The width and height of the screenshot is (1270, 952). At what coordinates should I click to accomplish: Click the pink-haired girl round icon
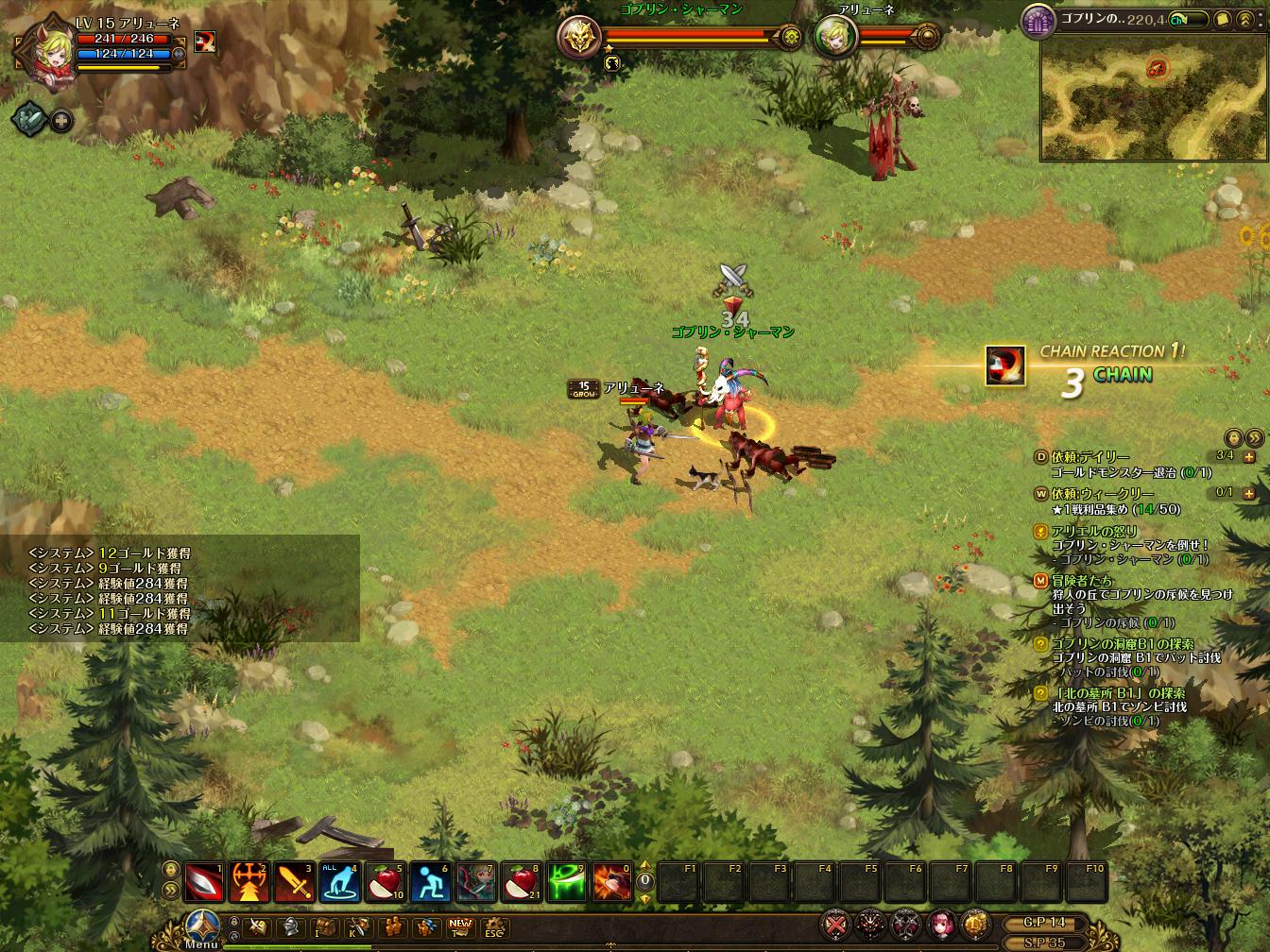941,923
